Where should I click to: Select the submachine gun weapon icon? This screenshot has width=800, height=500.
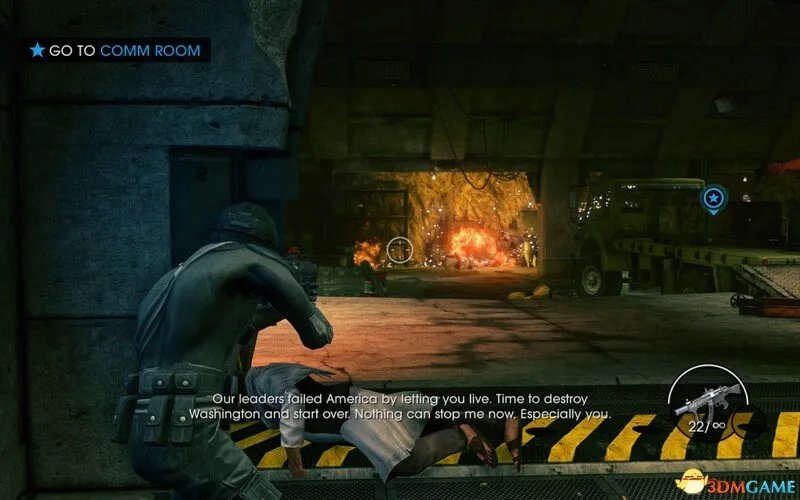[707, 400]
